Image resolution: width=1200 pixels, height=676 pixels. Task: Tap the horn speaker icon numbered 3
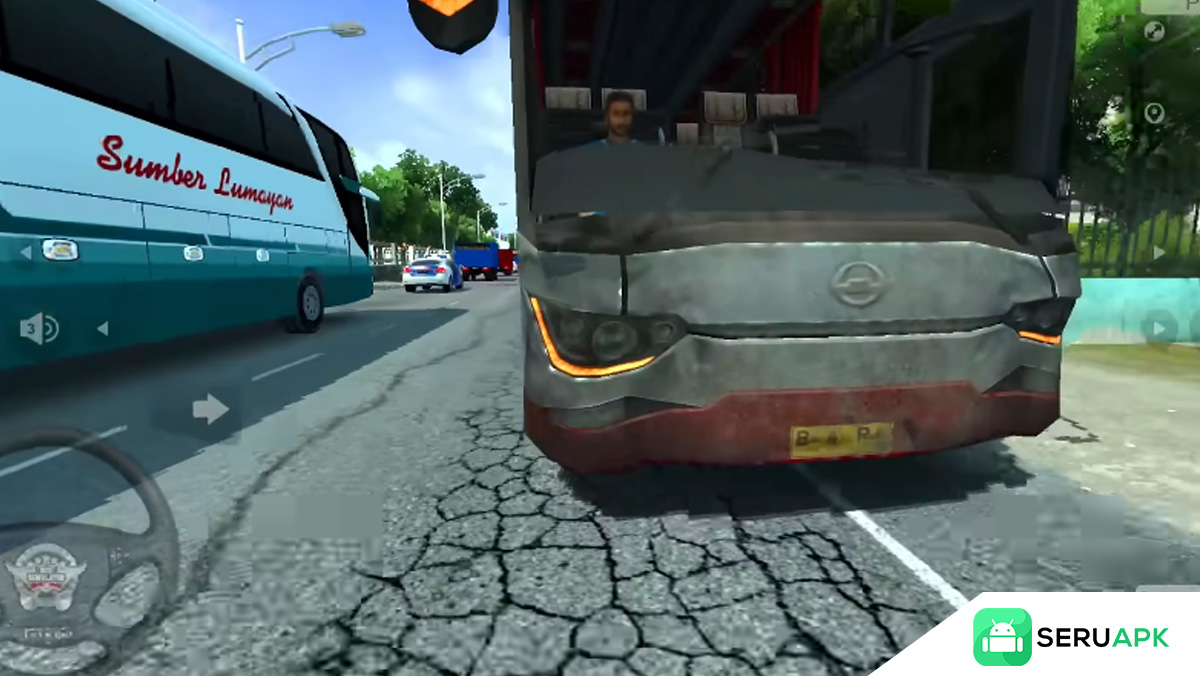tap(39, 329)
